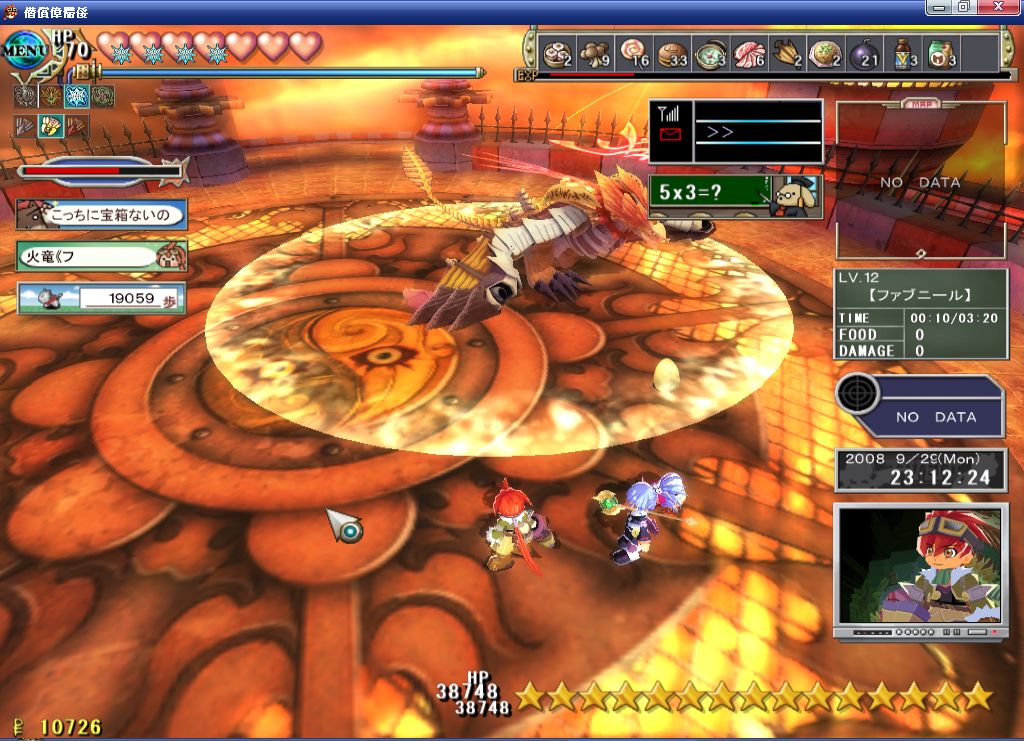Select the highlighted yellow arrow skill icon
The image size is (1024, 741).
pos(50,126)
